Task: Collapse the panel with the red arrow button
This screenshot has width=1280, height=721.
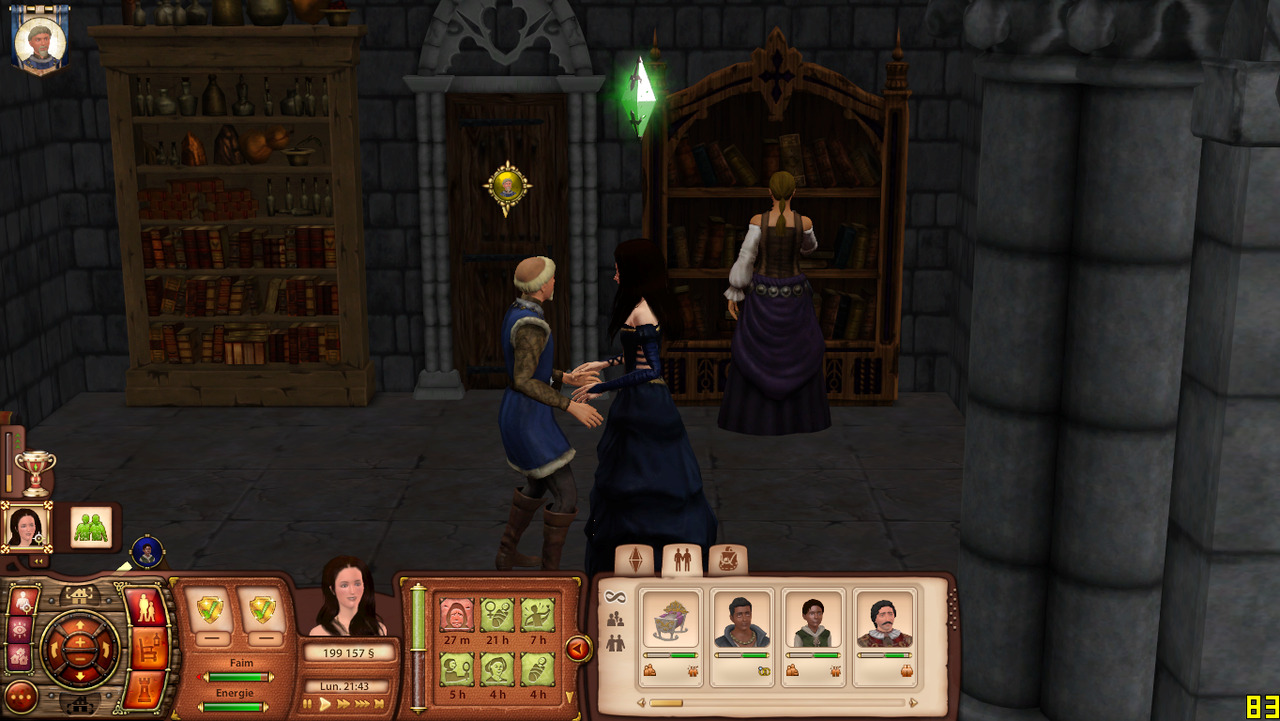Action: click(578, 649)
